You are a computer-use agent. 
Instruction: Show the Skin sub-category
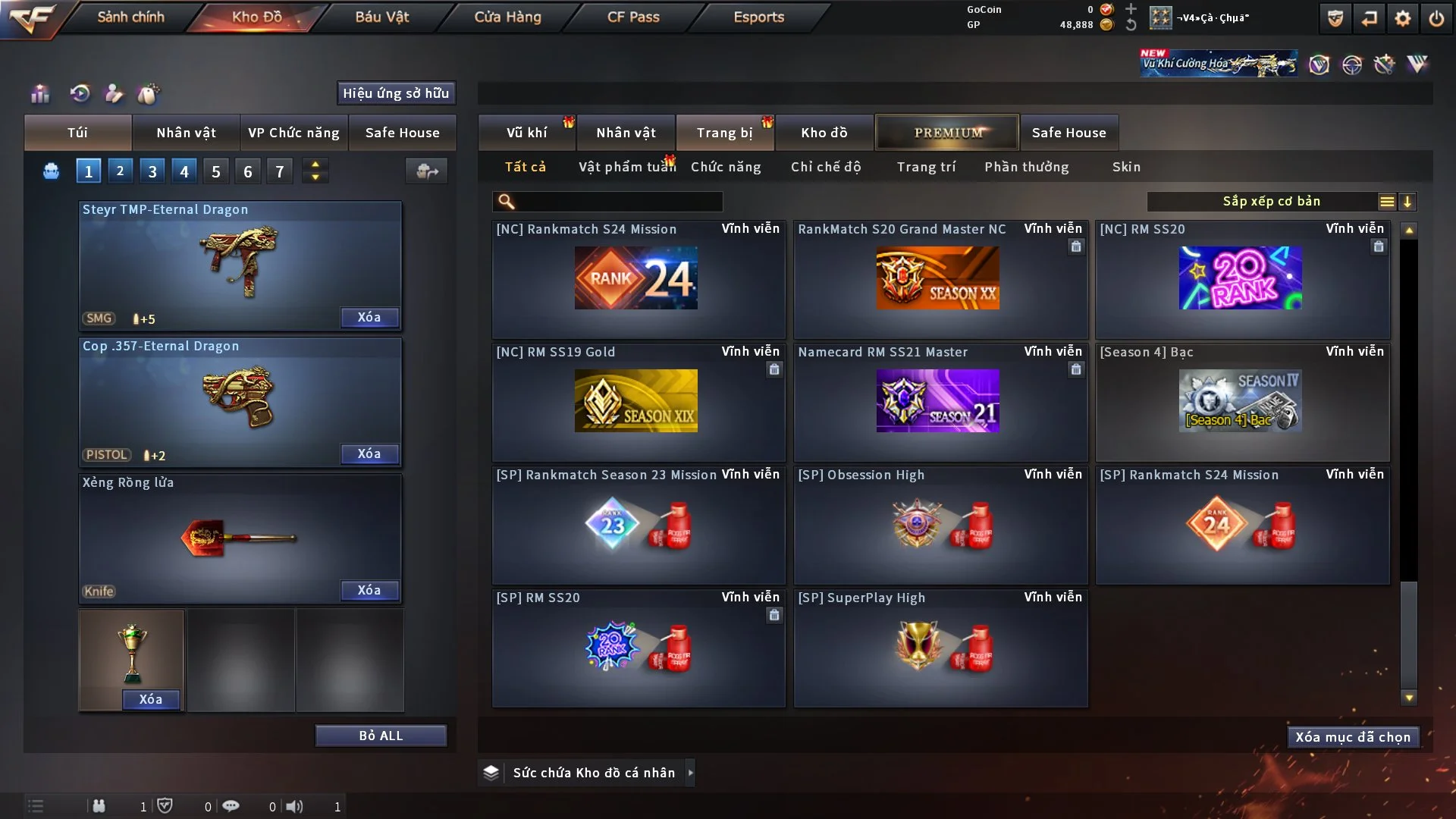1126,167
